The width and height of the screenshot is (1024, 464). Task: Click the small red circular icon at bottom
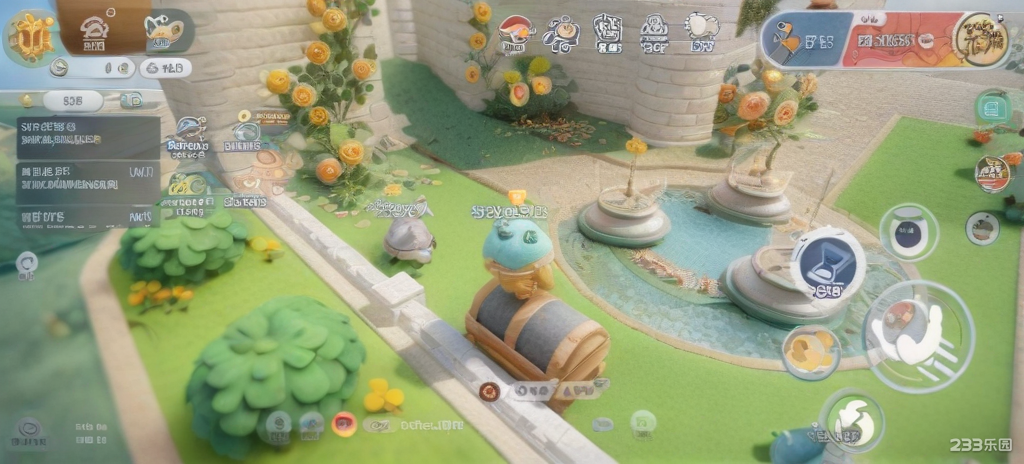pos(344,424)
